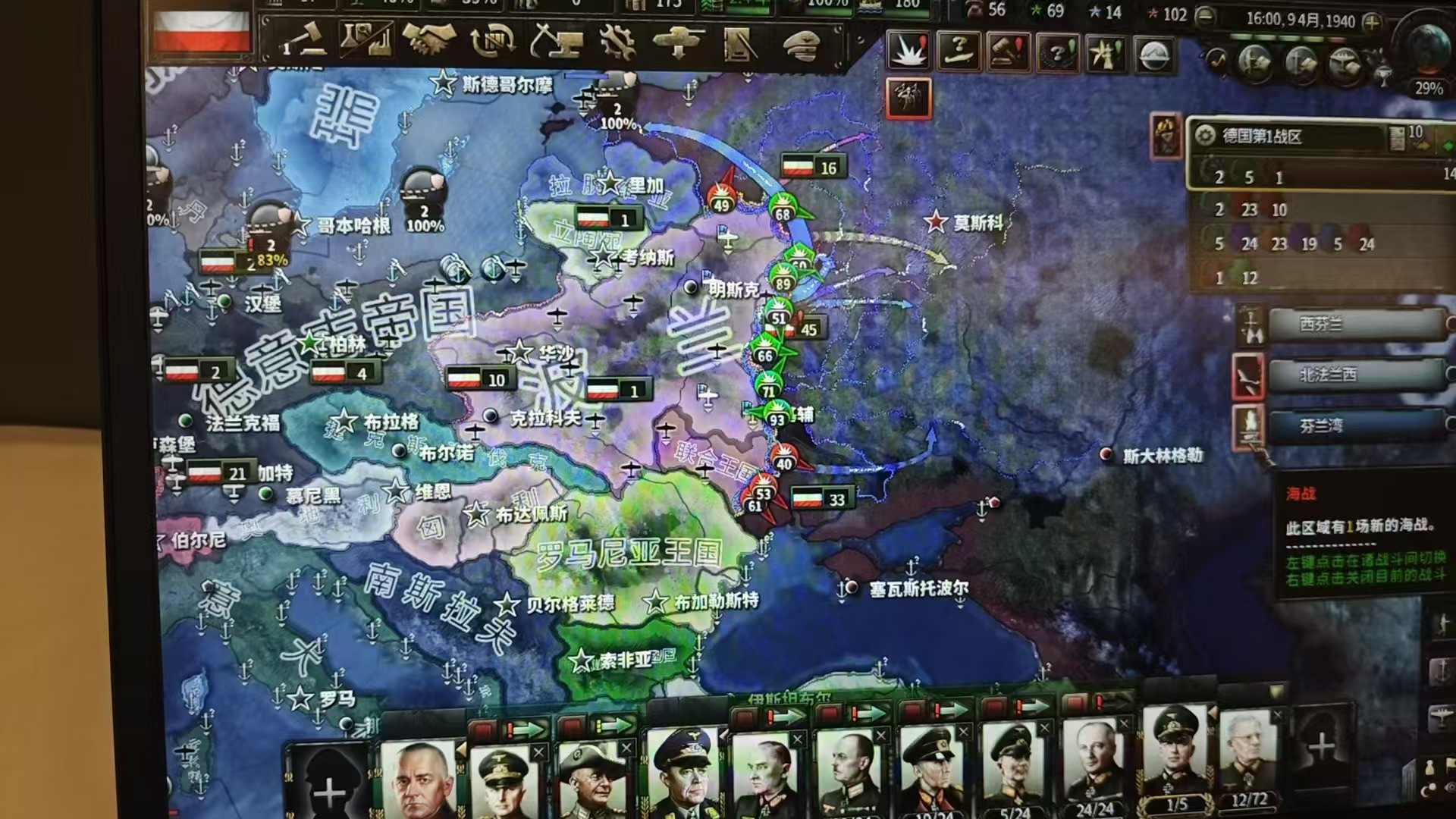Image resolution: width=1456 pixels, height=819 pixels.
Task: Open the trade menu
Action: click(x=492, y=41)
